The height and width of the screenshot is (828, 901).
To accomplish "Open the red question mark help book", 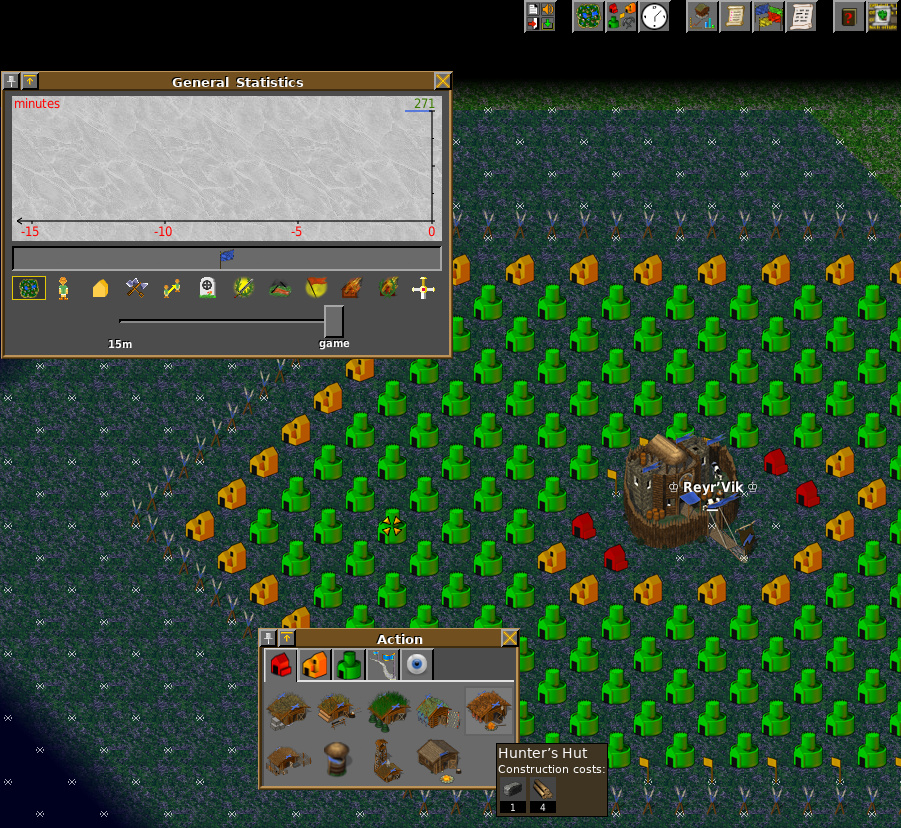I will tap(849, 16).
